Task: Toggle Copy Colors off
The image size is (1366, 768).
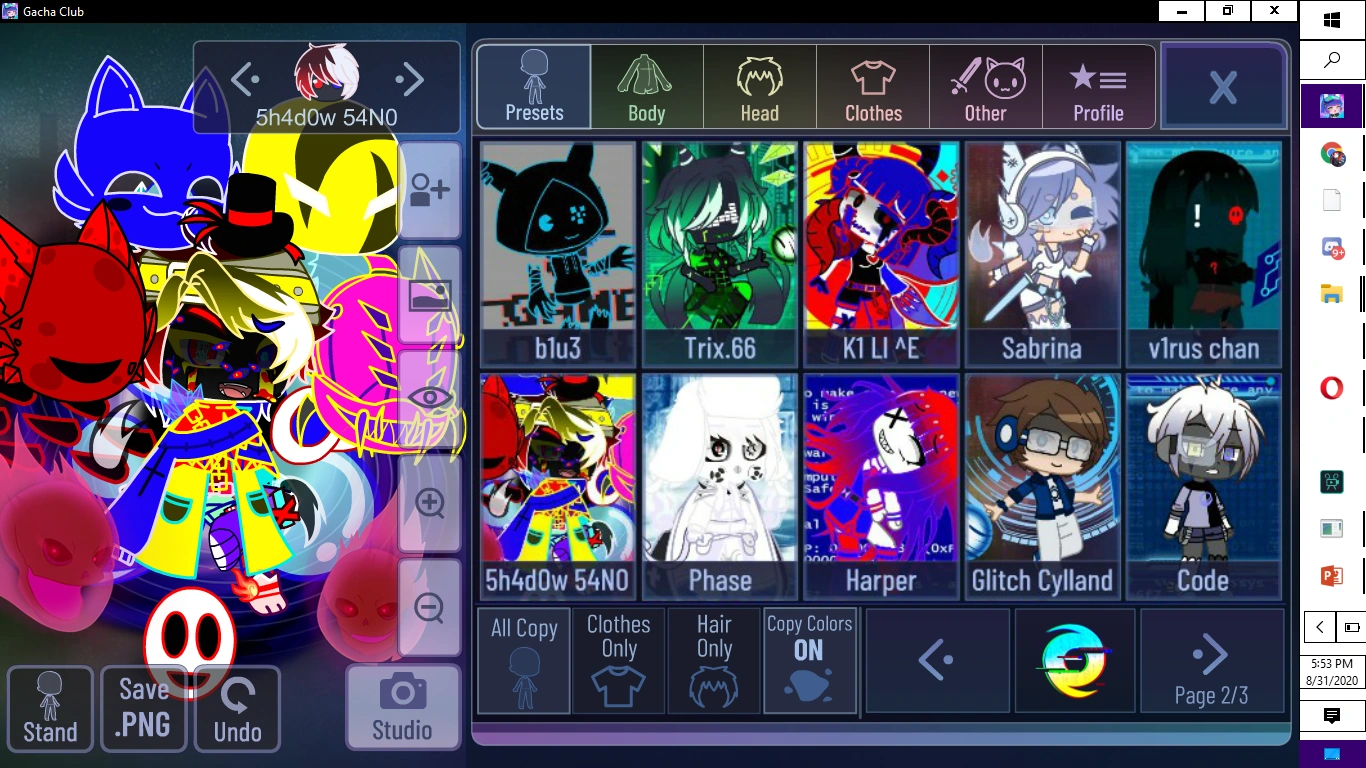Action: coord(810,660)
